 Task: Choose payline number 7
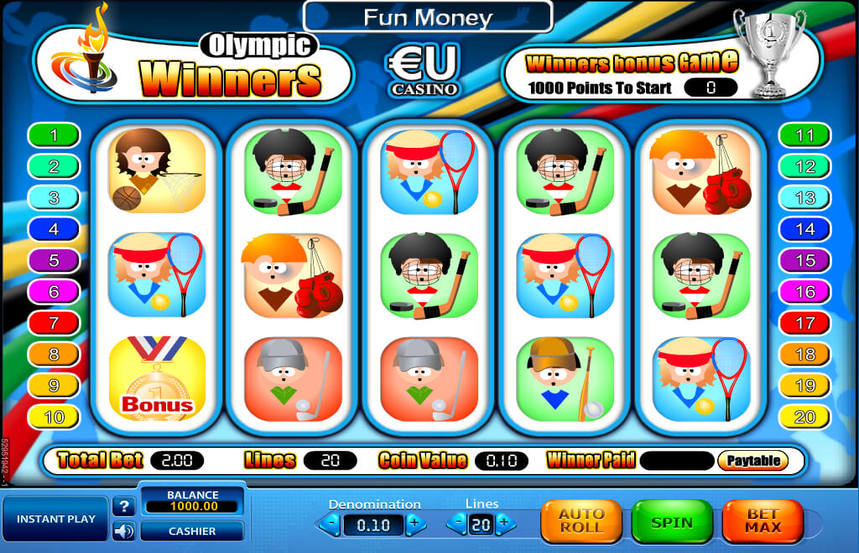[x=53, y=323]
